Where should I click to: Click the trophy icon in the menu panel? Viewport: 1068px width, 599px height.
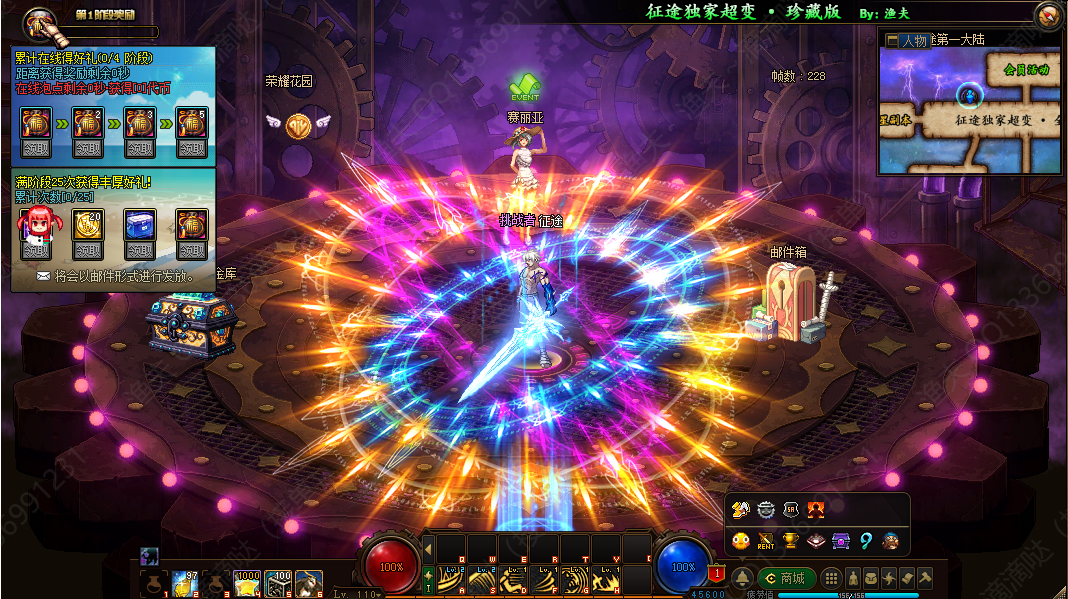point(790,541)
